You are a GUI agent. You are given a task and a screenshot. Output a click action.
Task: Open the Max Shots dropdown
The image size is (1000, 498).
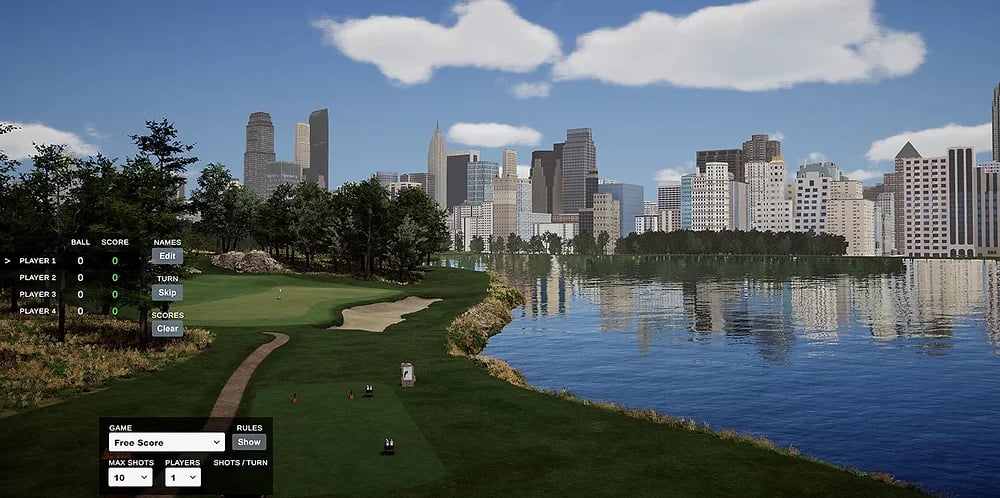click(130, 477)
